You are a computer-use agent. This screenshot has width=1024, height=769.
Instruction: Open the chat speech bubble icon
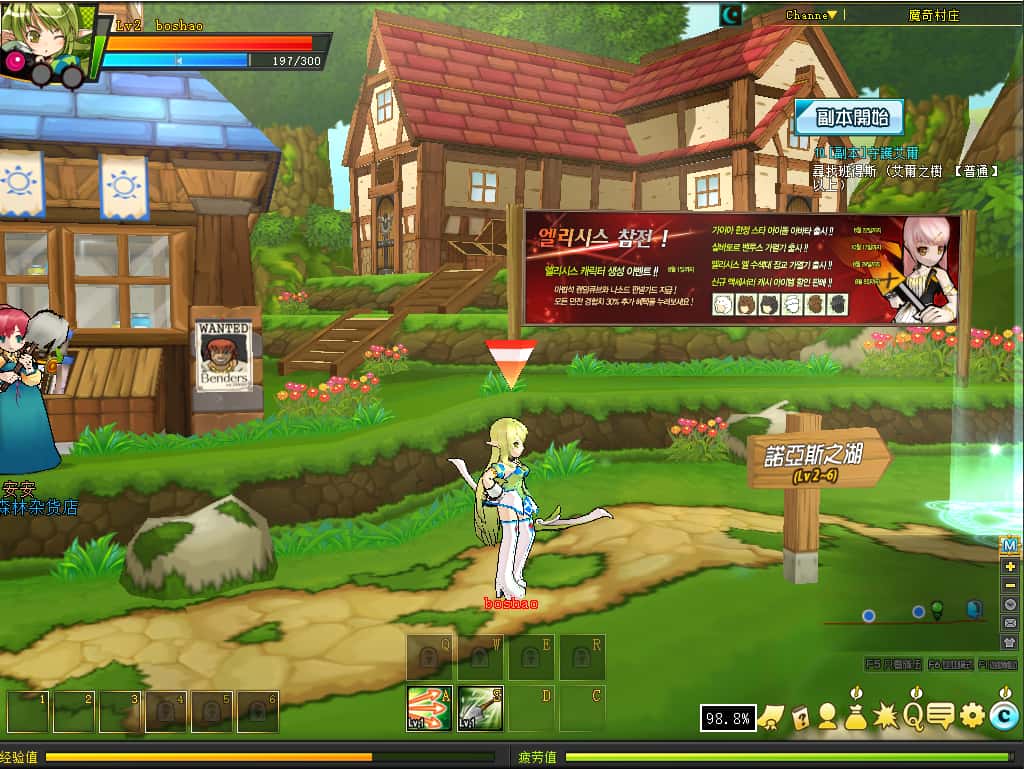(941, 715)
